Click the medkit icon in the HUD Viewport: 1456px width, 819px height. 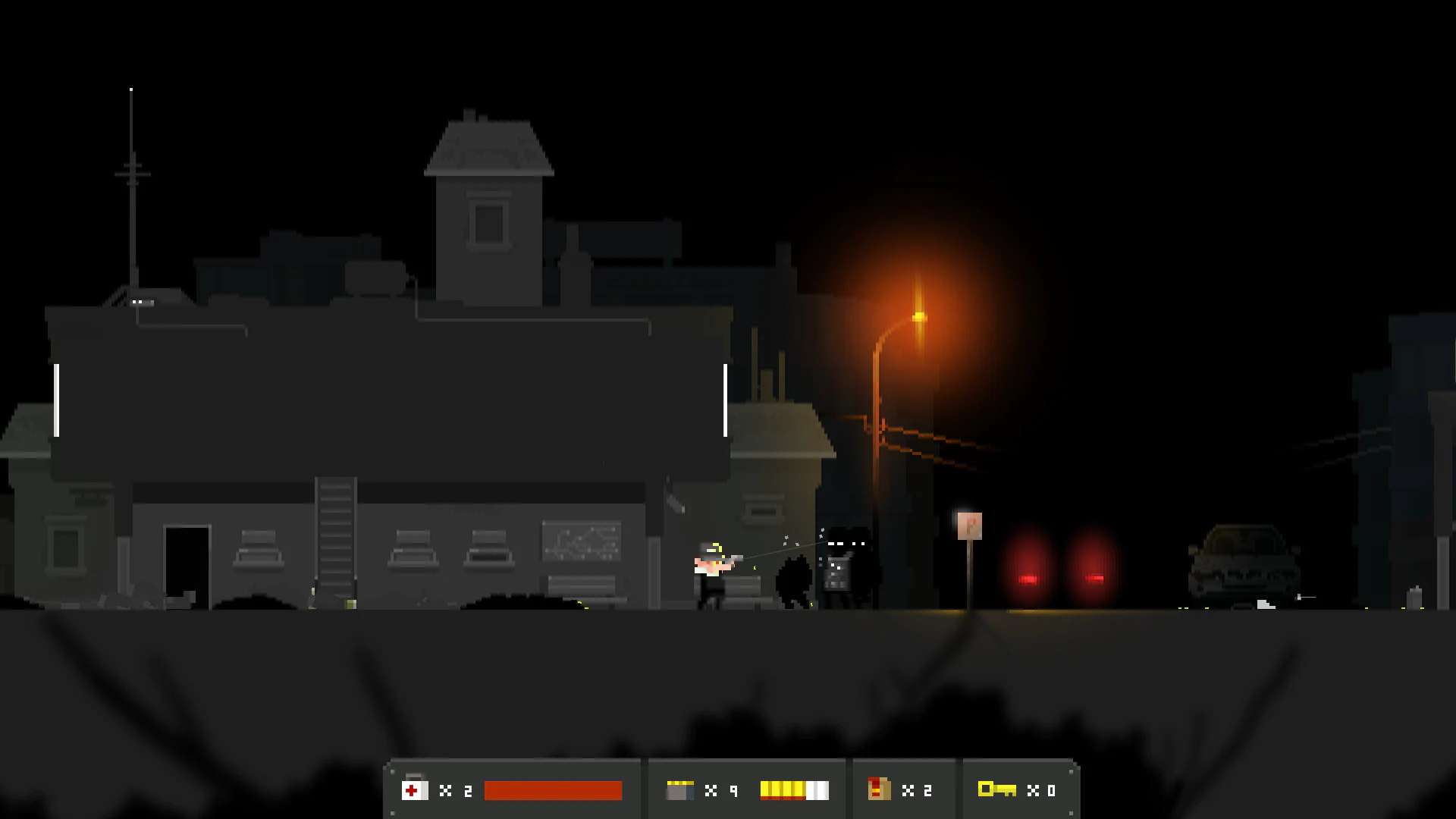tap(413, 790)
